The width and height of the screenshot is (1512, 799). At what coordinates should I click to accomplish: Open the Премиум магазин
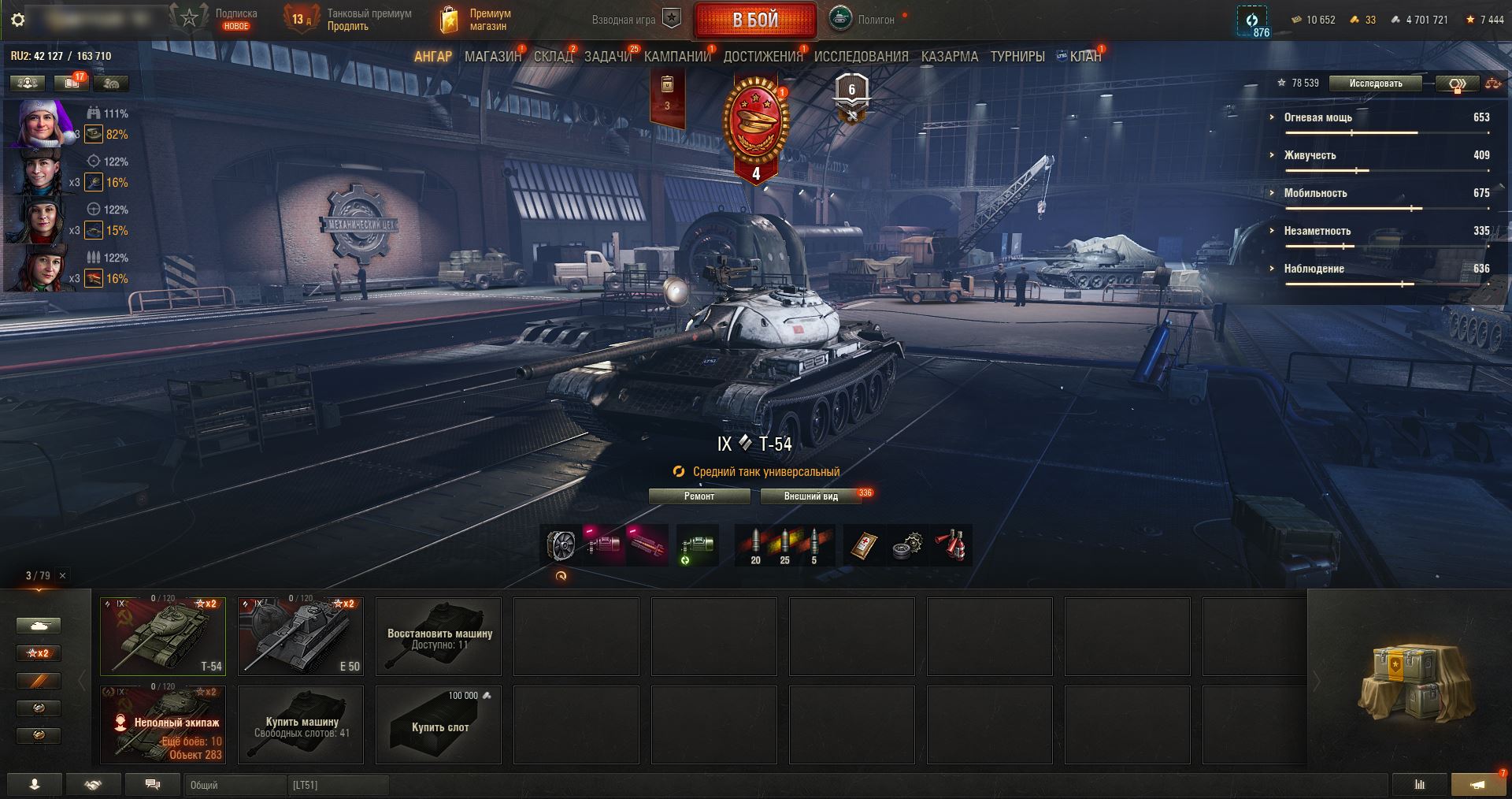pos(475,20)
